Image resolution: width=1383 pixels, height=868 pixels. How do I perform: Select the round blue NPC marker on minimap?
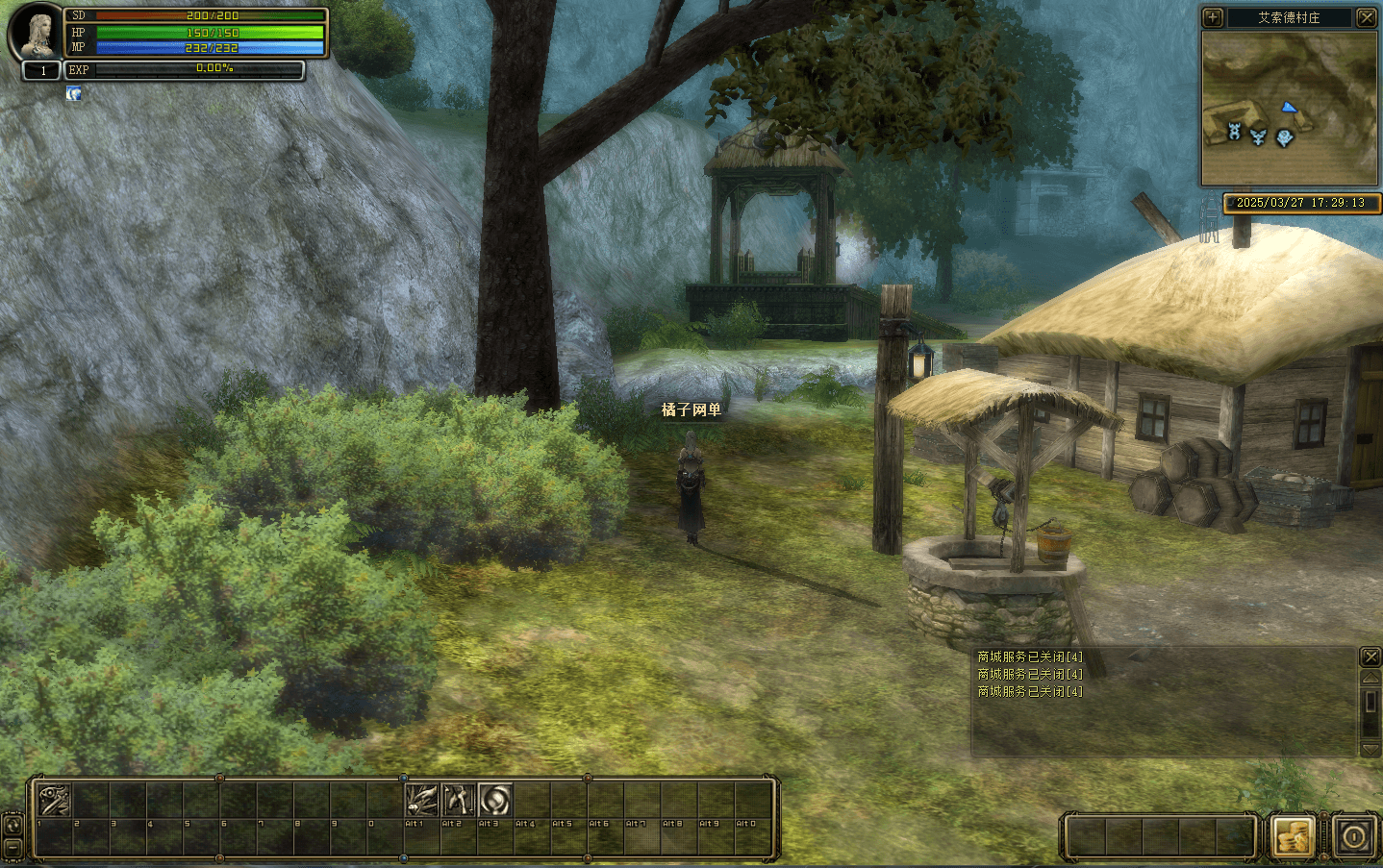(x=1284, y=137)
